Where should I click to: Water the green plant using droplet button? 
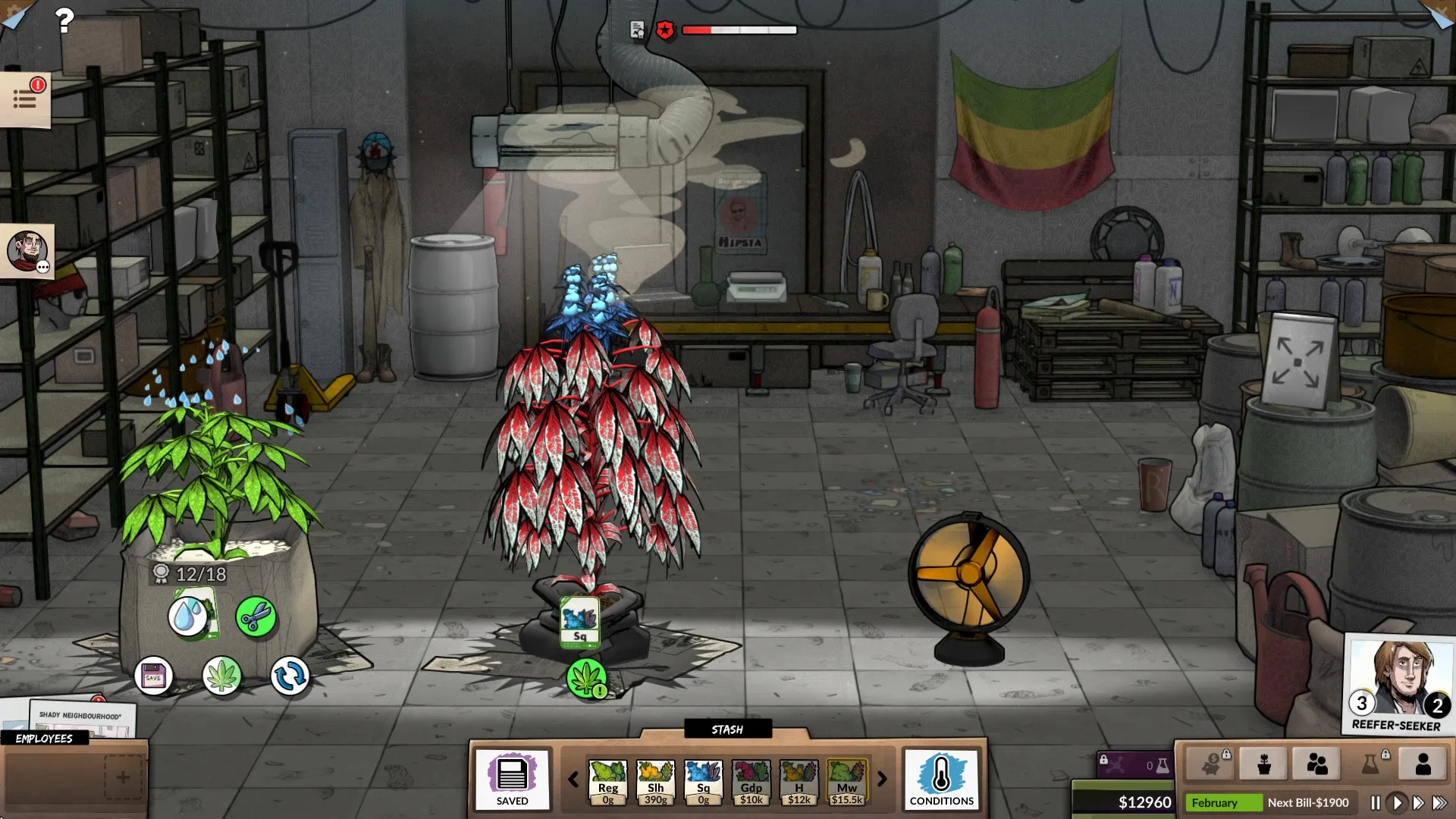click(x=189, y=616)
